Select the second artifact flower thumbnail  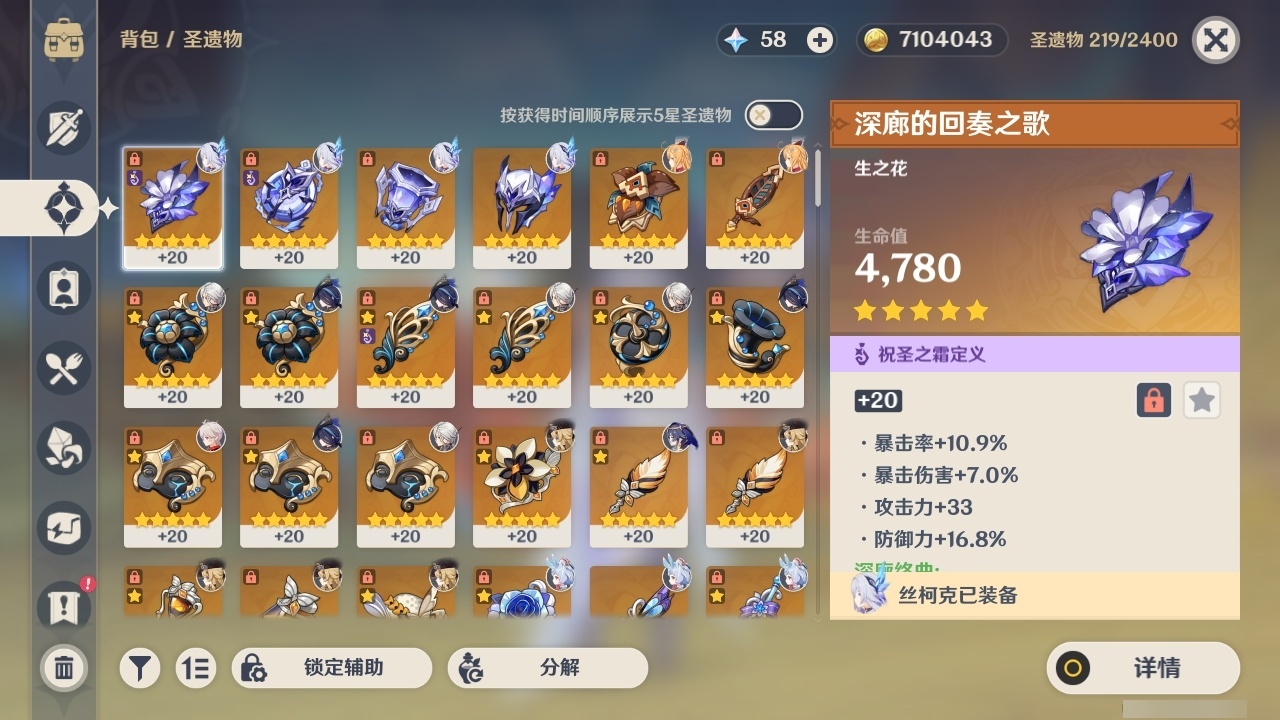pos(288,200)
